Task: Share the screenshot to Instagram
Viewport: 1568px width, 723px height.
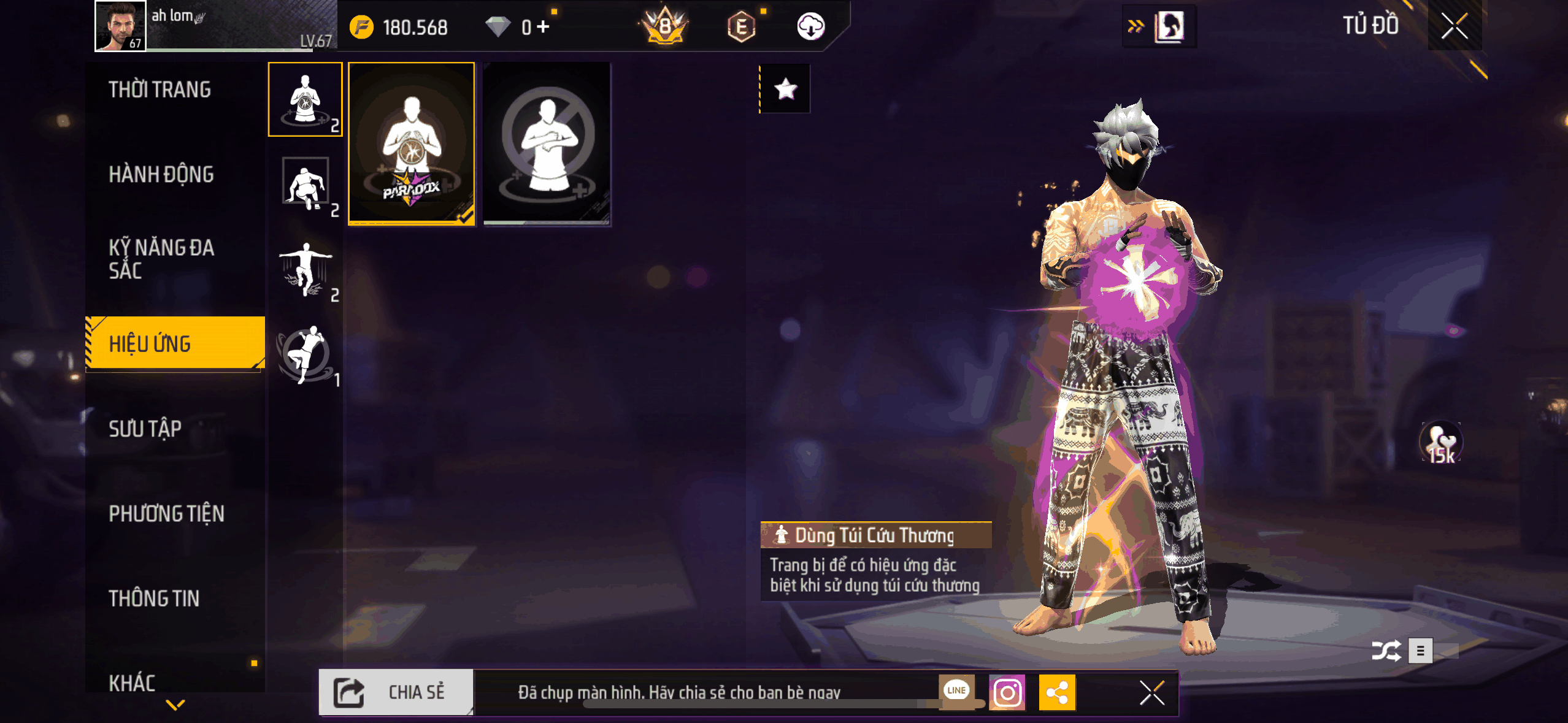Action: [x=1007, y=693]
